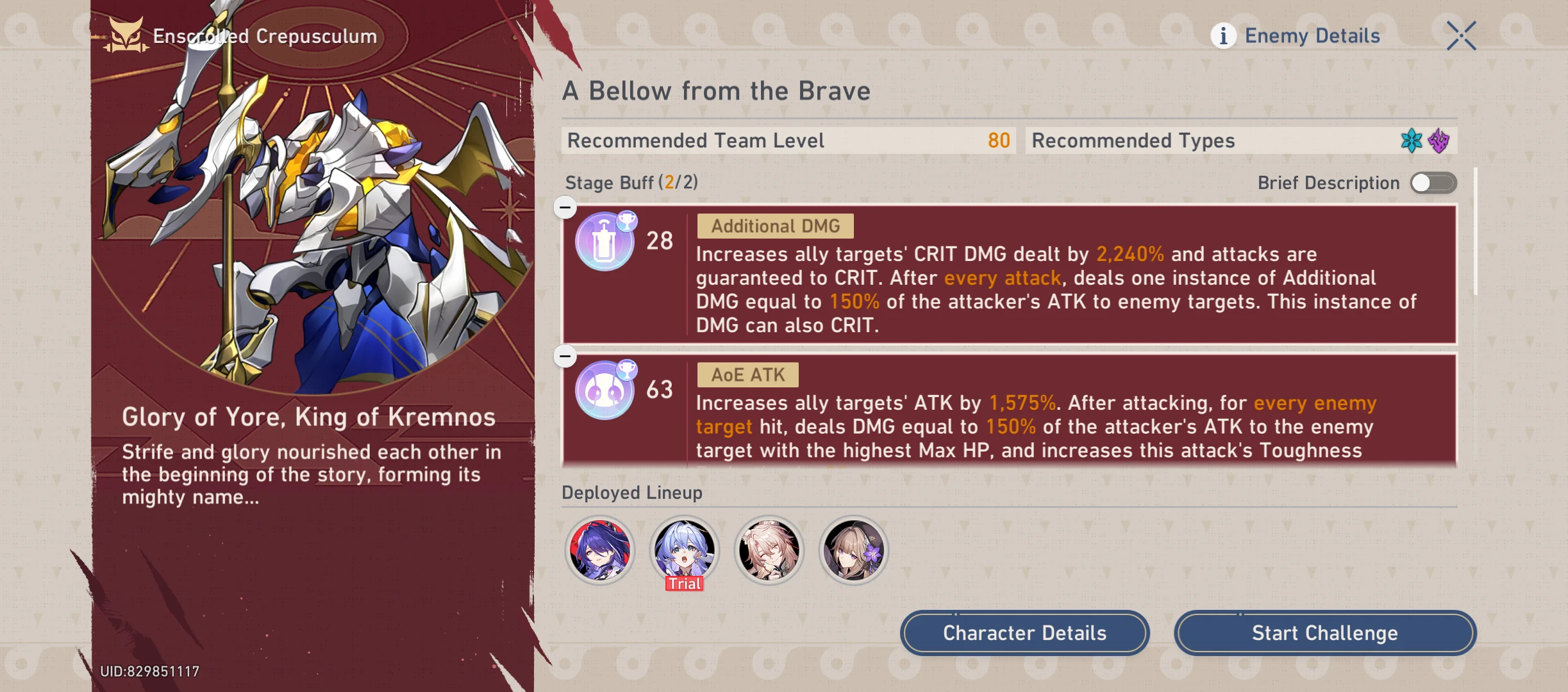Select the Acheron portrait in Deployed Lineup

point(599,550)
